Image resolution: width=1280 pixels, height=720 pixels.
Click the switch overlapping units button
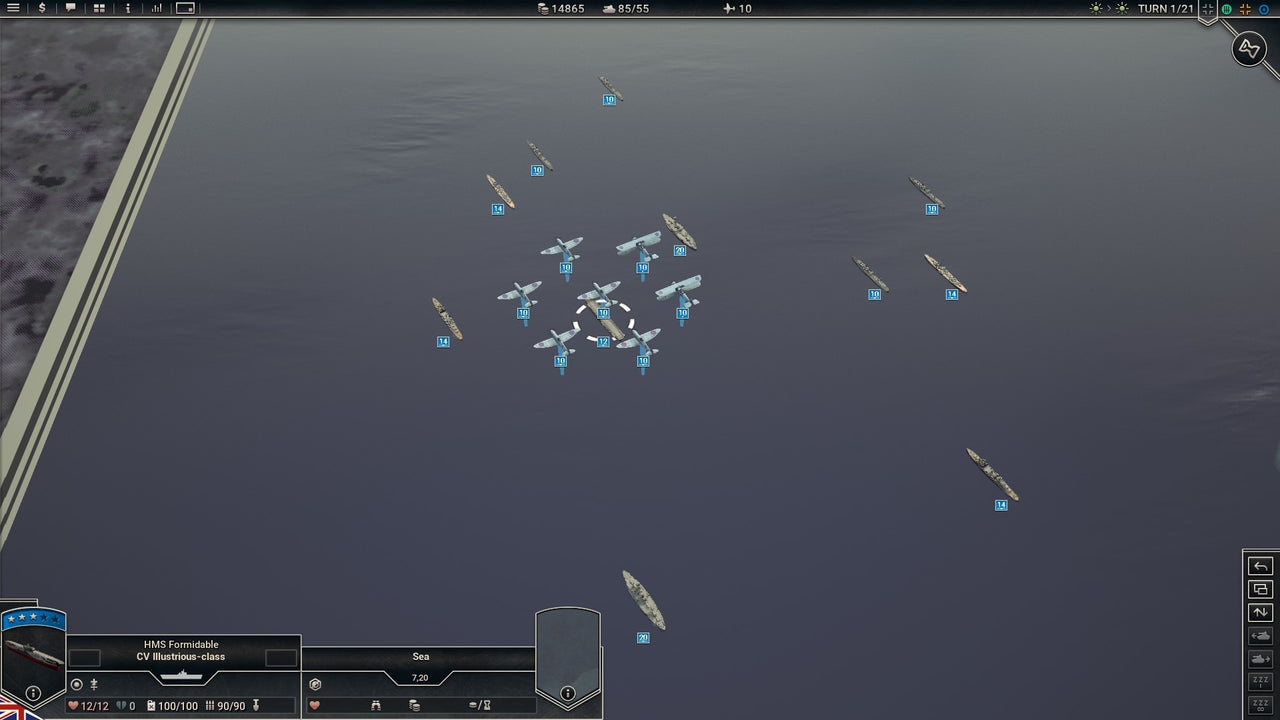click(1260, 589)
